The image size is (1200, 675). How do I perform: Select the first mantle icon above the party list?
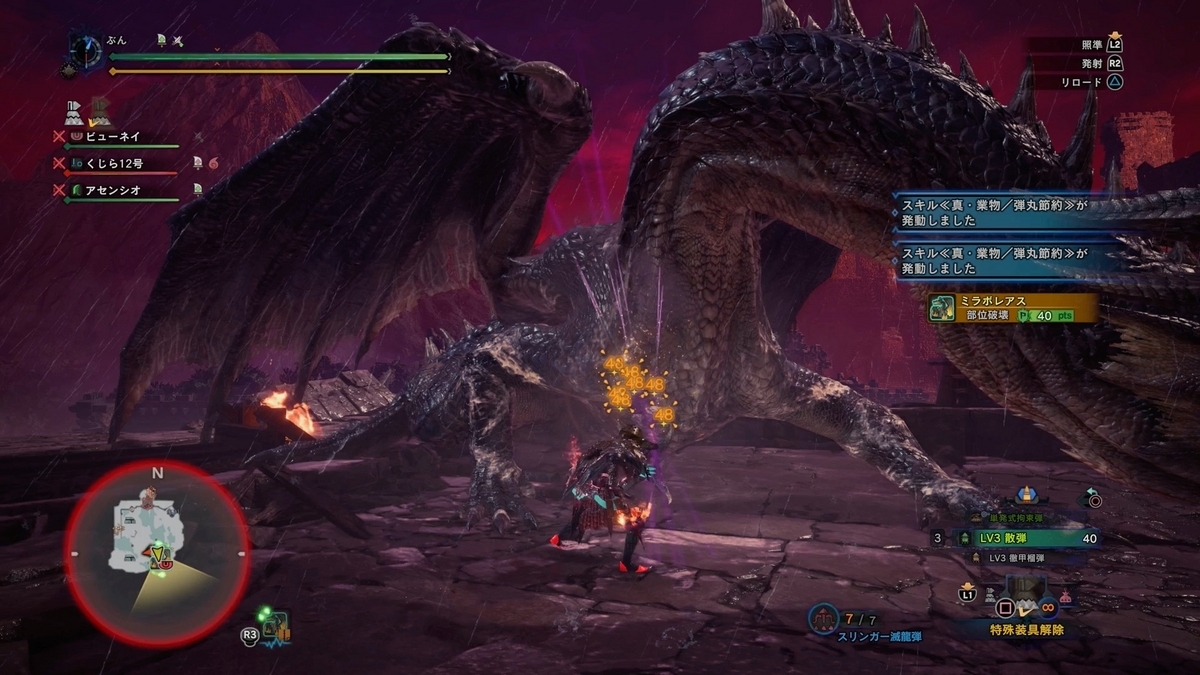73,111
